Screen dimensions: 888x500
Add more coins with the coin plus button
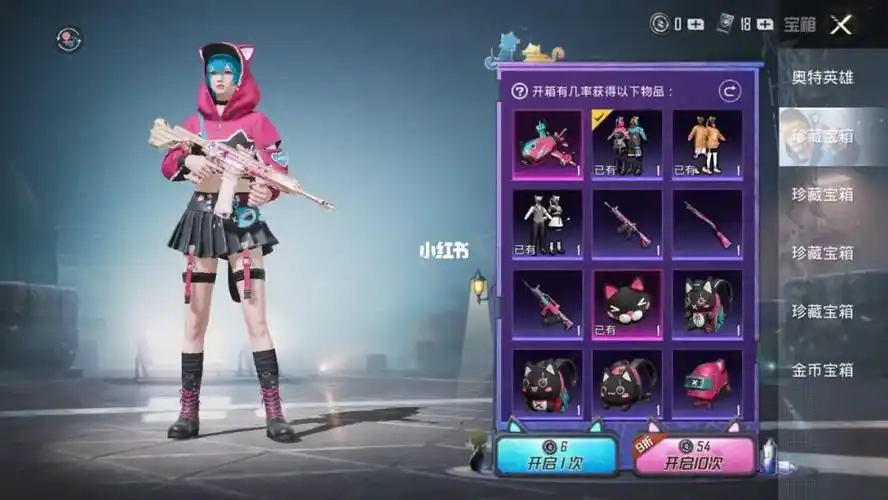(x=696, y=25)
